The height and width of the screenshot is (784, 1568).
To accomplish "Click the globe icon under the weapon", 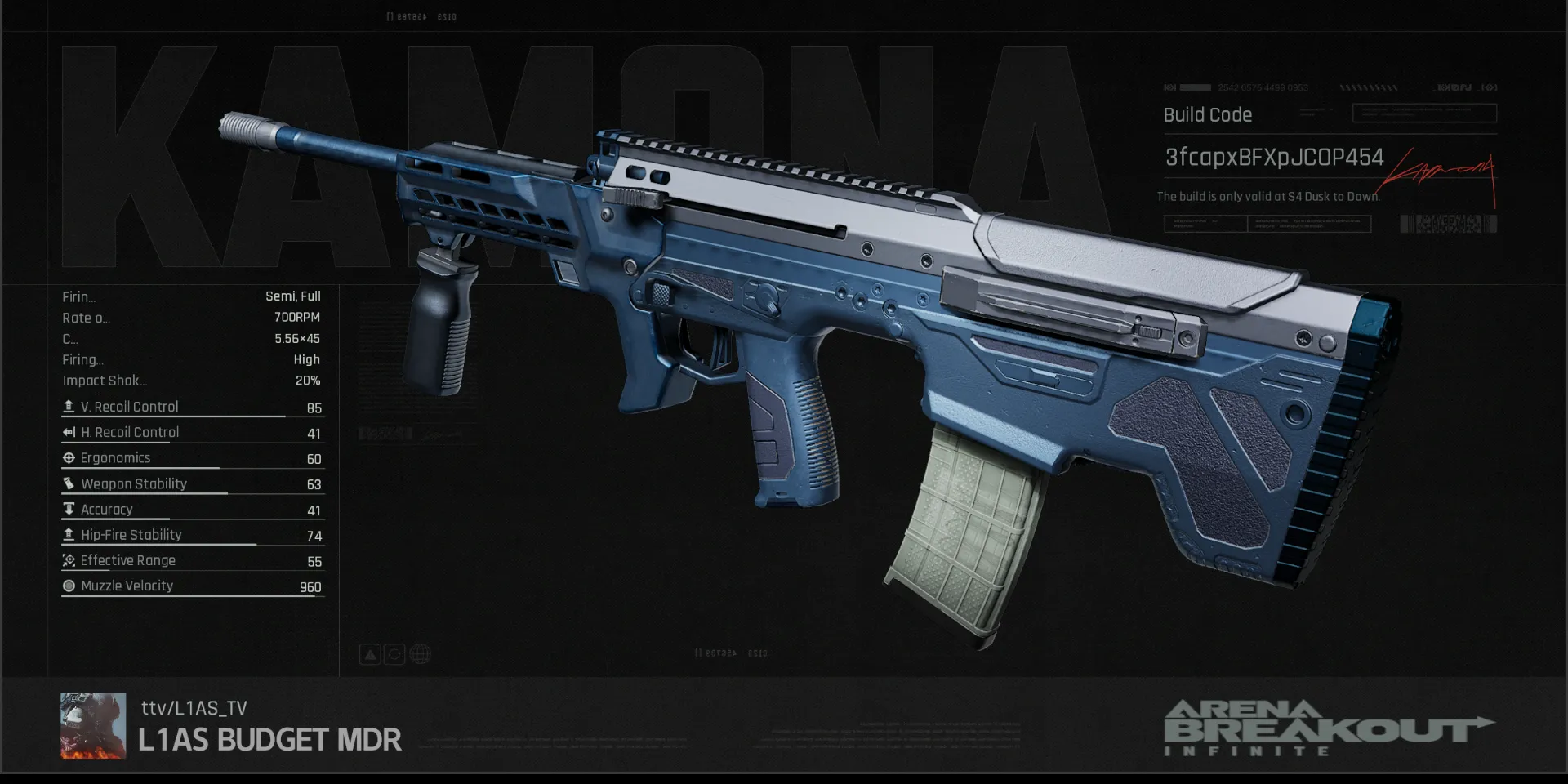I will pyautogui.click(x=420, y=654).
